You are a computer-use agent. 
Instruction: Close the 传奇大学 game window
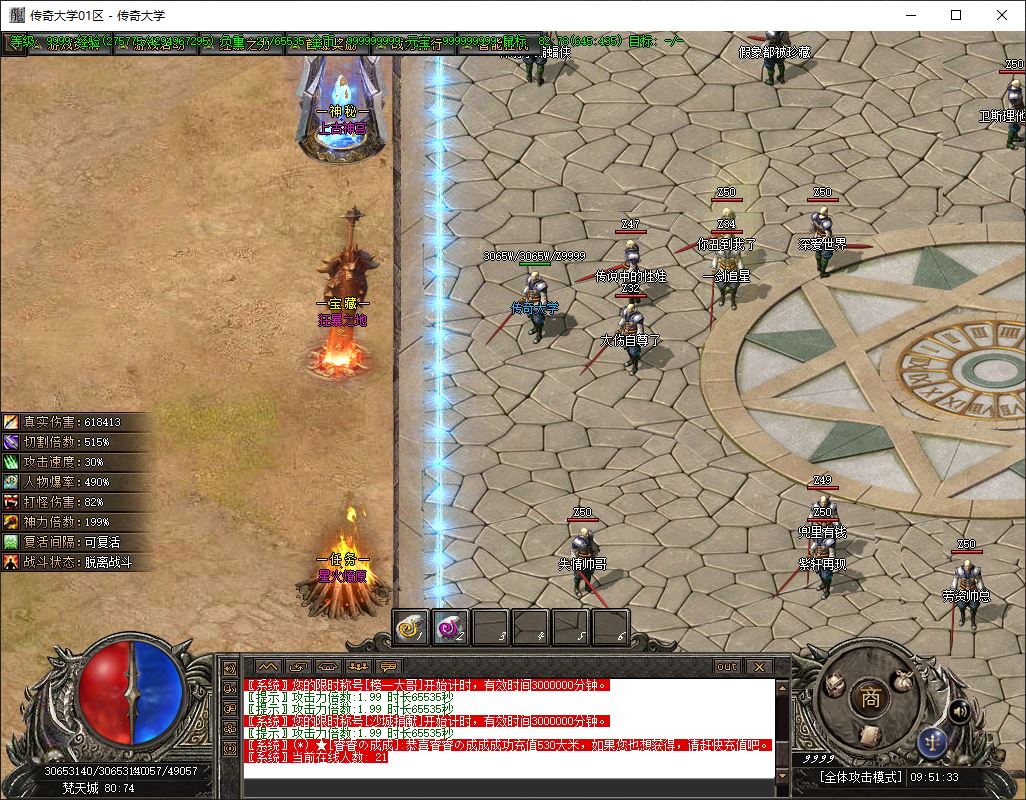point(1002,15)
